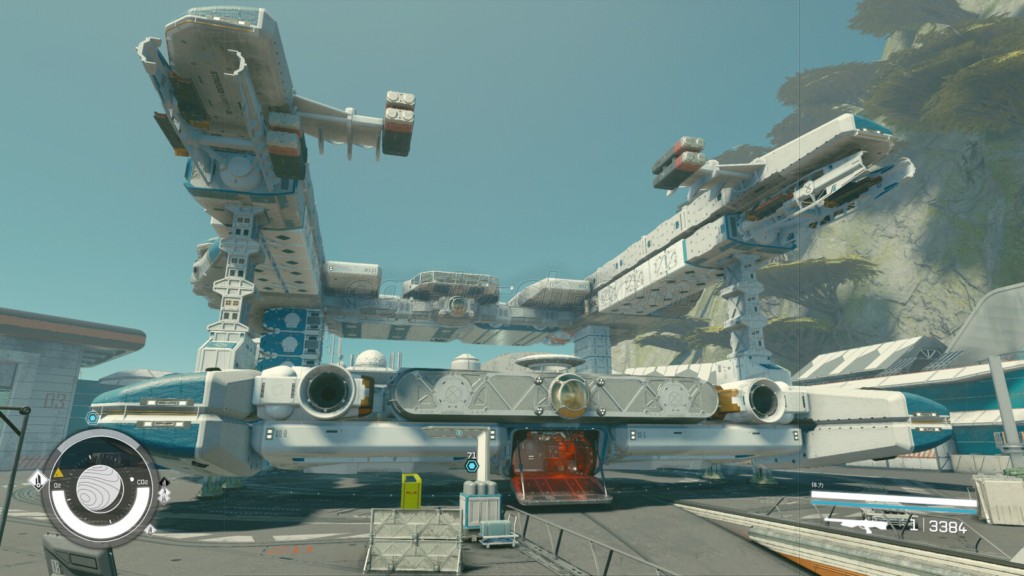Select the blue hexagon marker beside ship nose
The width and height of the screenshot is (1024, 576).
(93, 418)
